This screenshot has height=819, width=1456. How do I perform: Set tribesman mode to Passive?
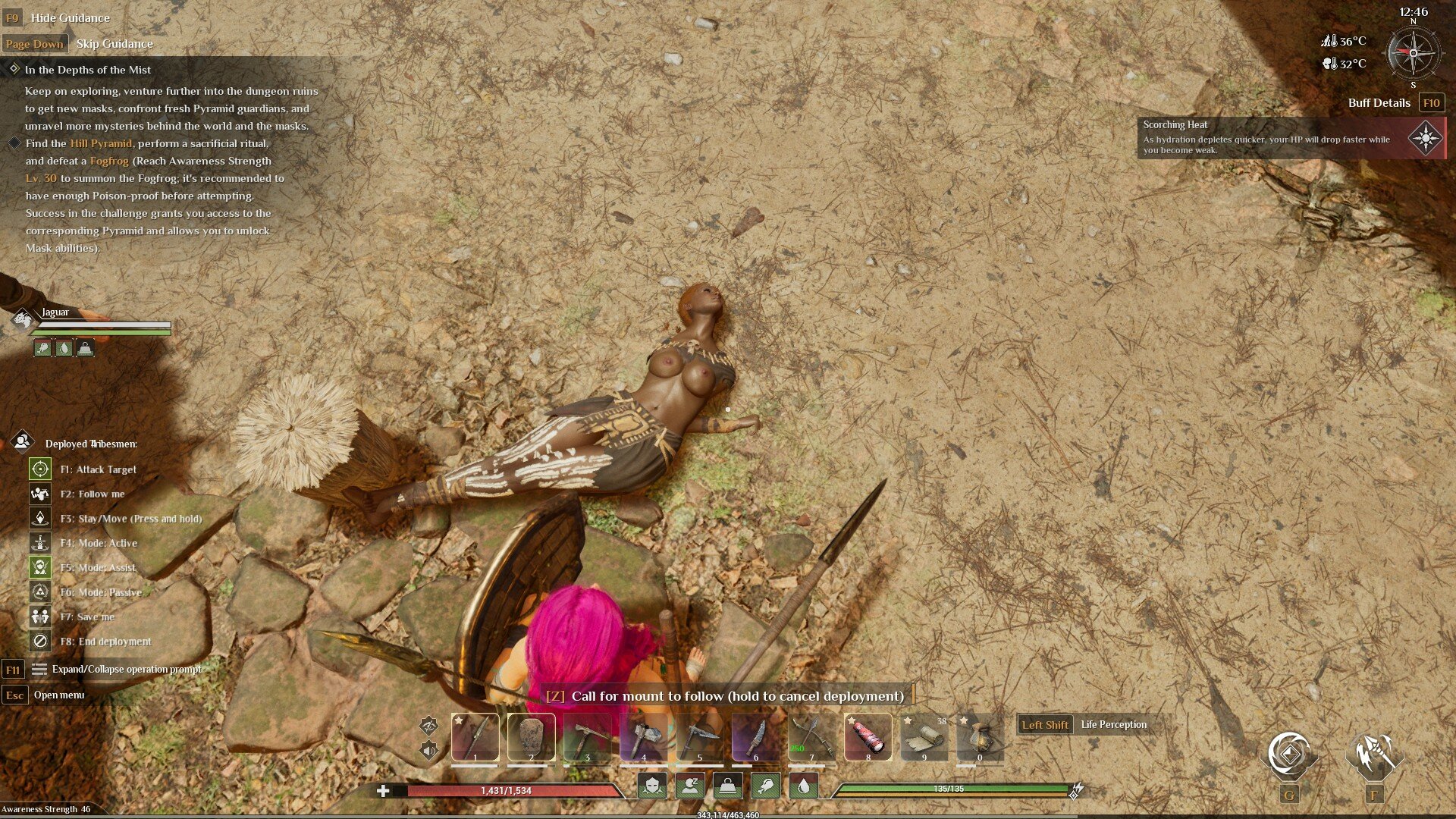[x=40, y=592]
